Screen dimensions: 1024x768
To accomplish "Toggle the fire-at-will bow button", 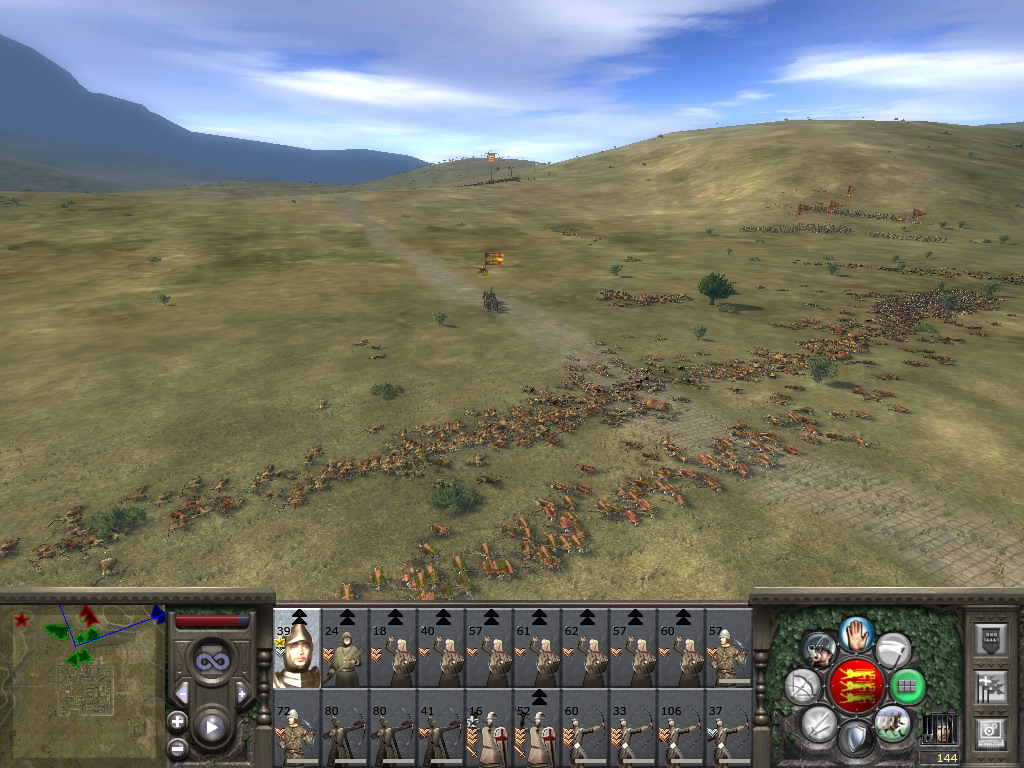I will [x=802, y=686].
